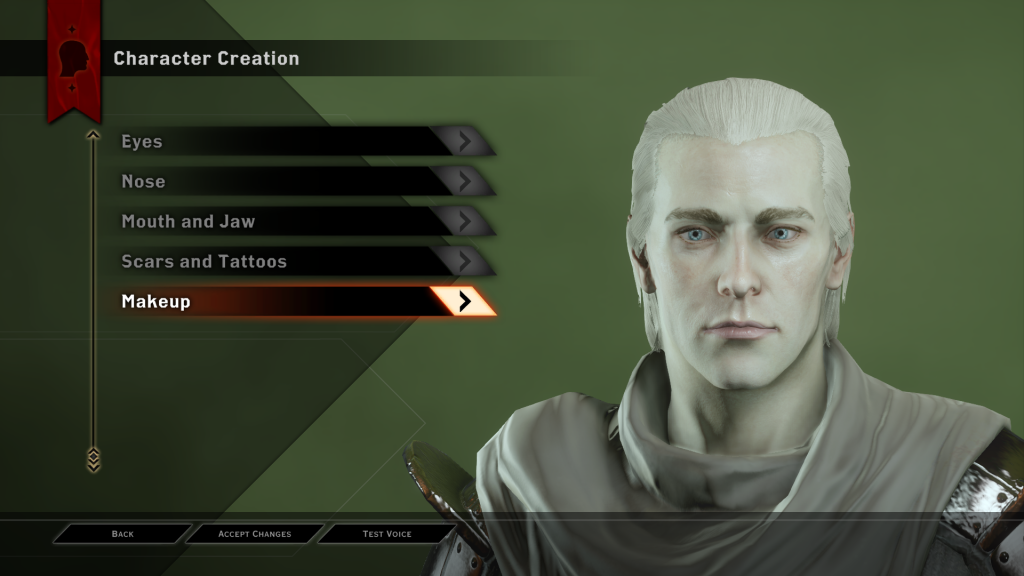Test the character's voice
This screenshot has height=576, width=1024.
click(387, 534)
